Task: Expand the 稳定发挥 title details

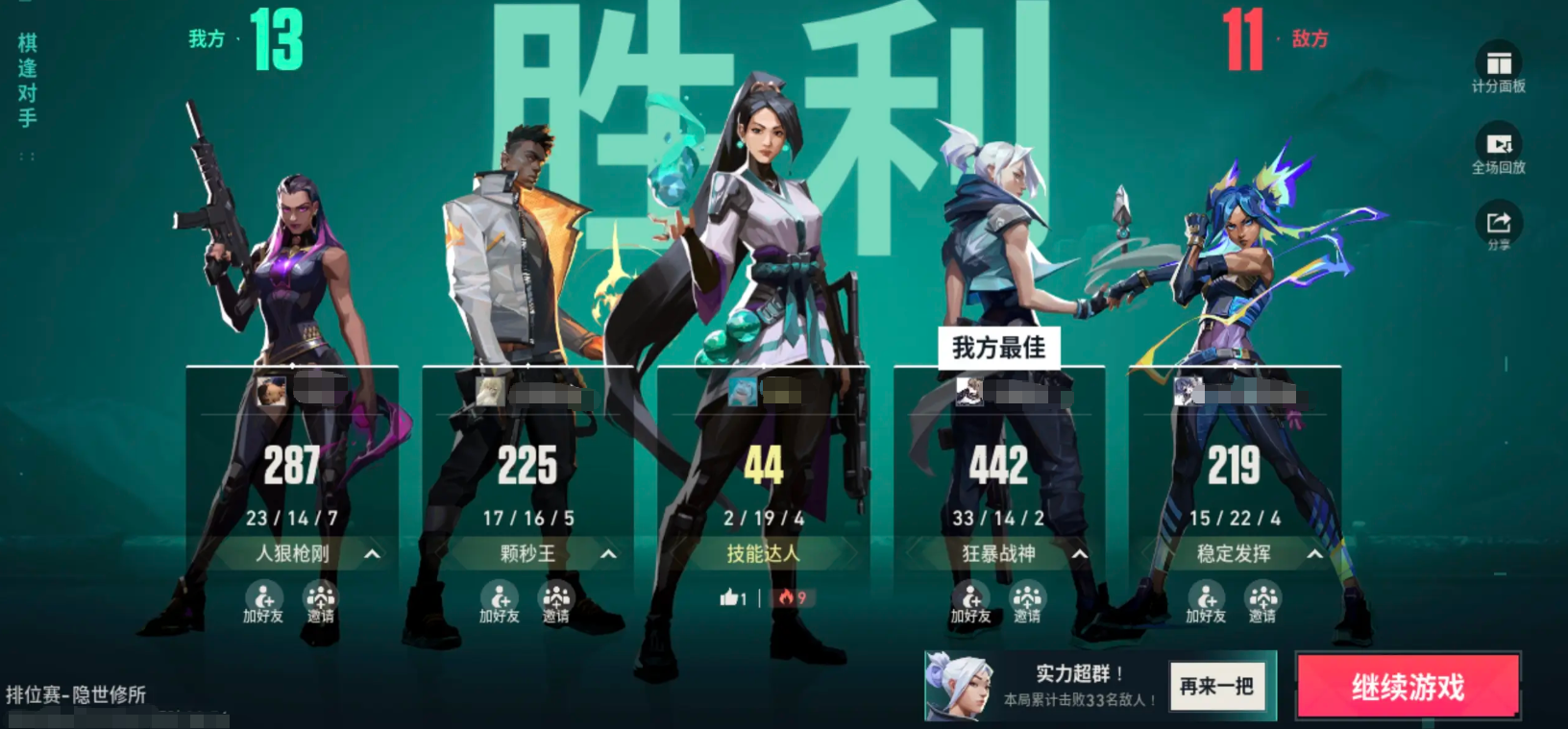Action: coord(1316,554)
